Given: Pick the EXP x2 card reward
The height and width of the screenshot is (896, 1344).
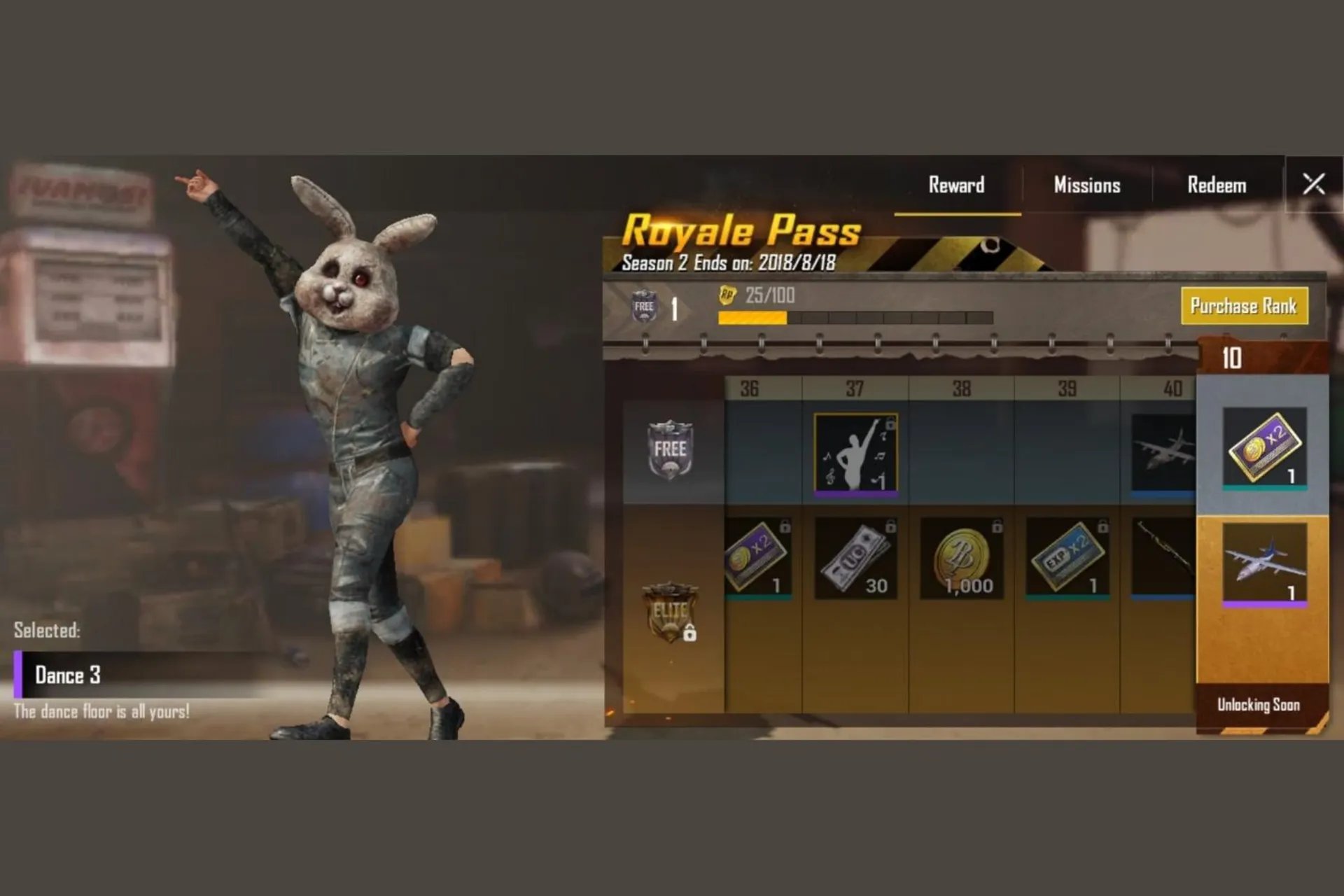Looking at the screenshot, I should tap(1067, 558).
